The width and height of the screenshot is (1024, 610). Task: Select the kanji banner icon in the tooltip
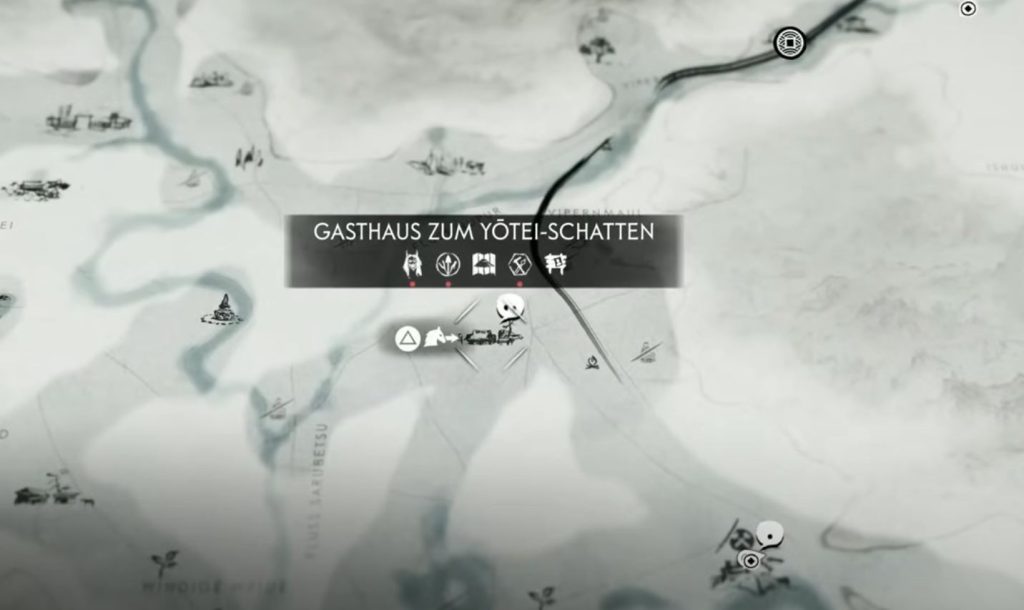556,264
